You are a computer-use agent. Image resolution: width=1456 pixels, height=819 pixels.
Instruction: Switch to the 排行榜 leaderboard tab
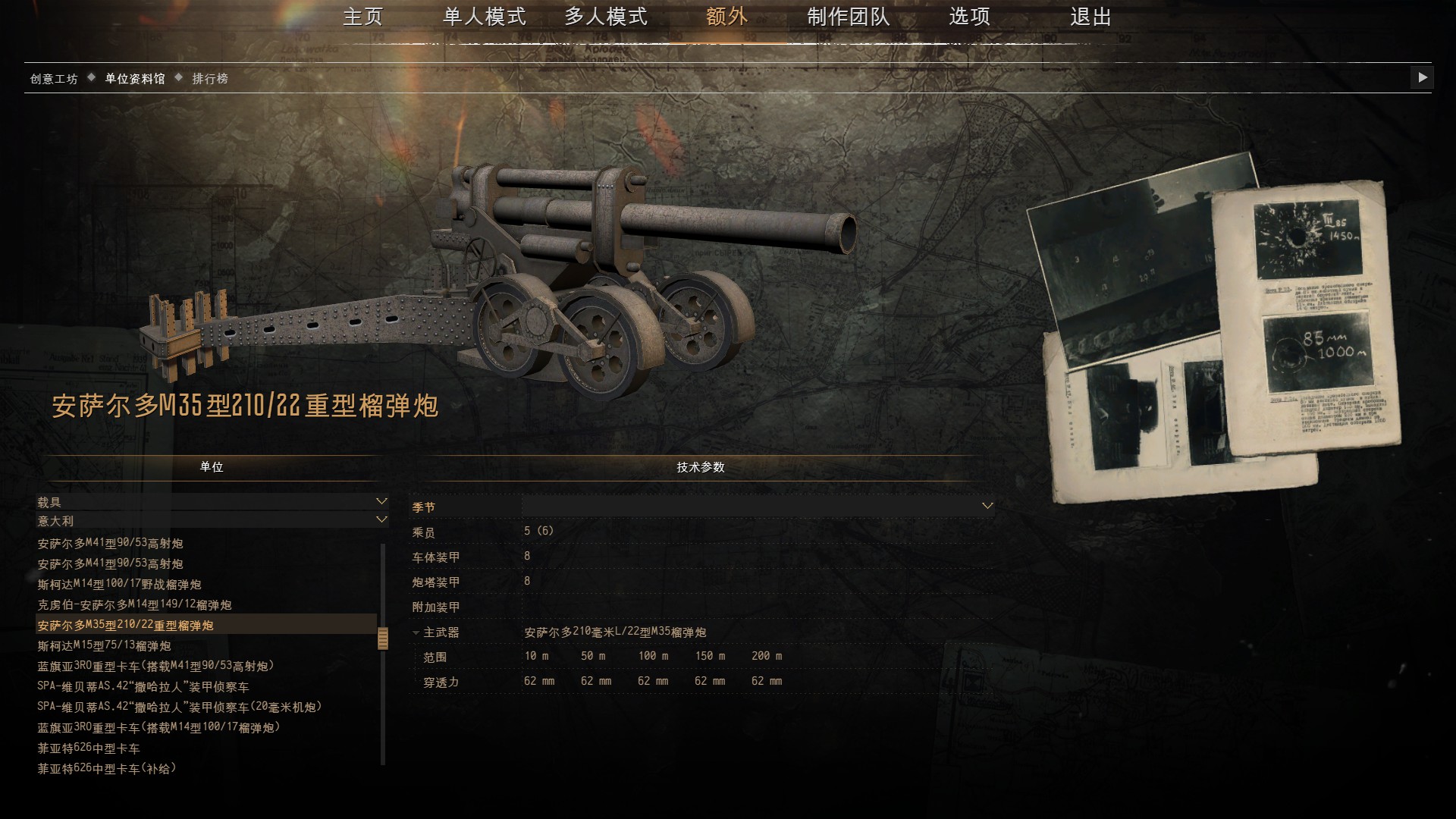pos(210,79)
